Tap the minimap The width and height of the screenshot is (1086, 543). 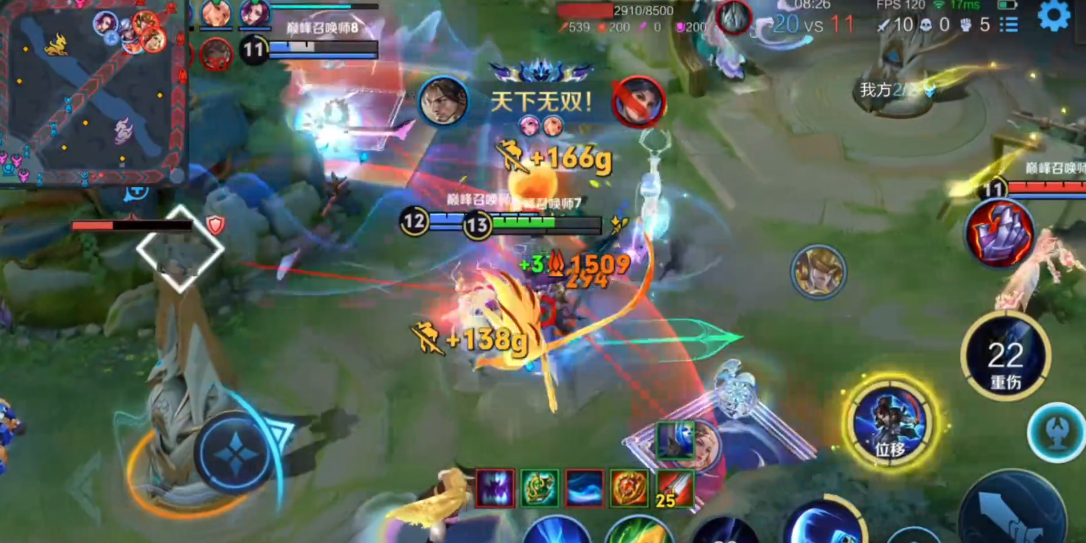tap(93, 92)
